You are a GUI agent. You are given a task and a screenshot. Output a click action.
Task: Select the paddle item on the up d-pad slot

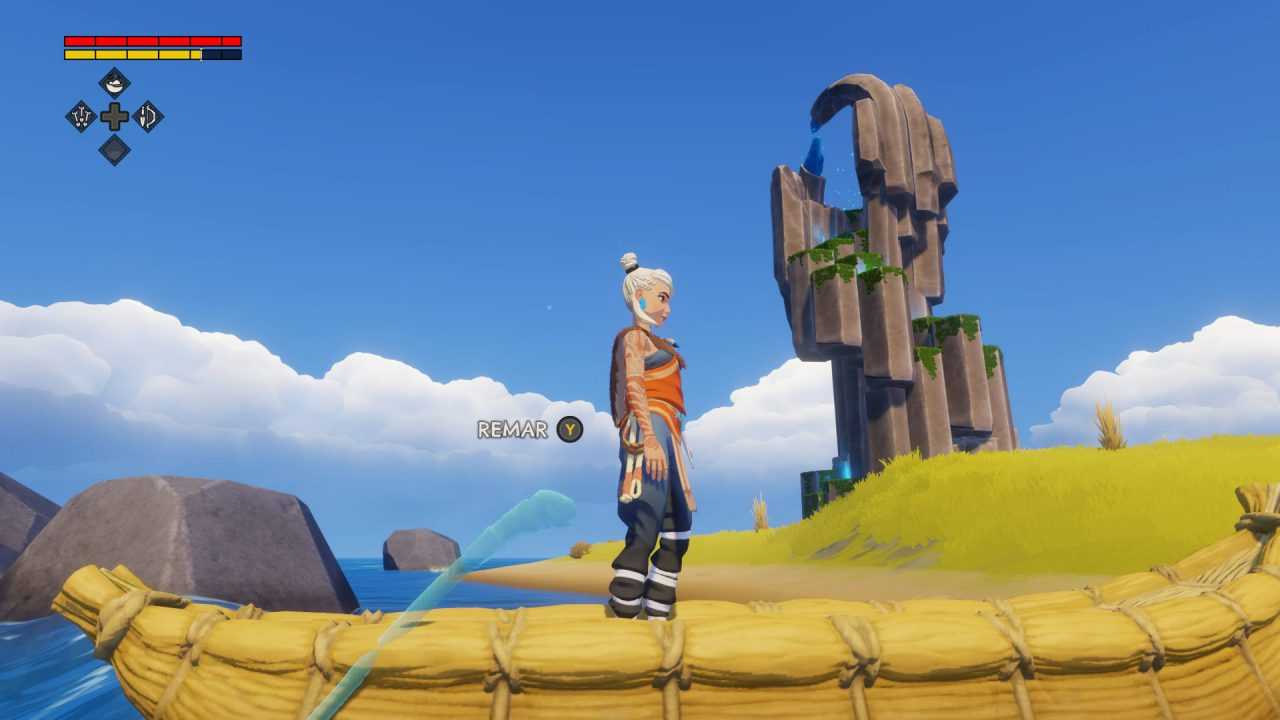(114, 82)
